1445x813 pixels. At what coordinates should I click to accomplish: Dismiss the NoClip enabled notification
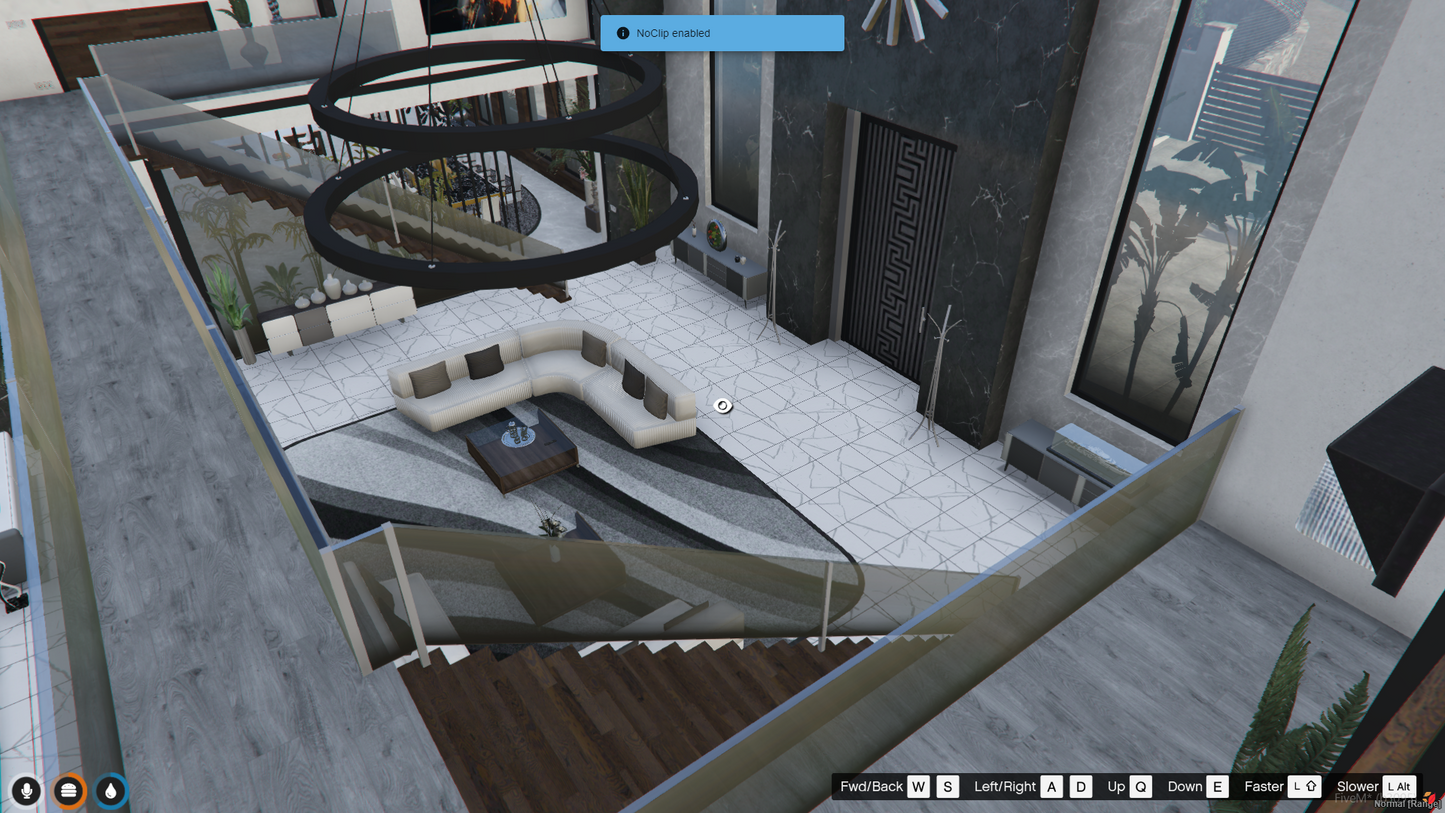point(722,33)
